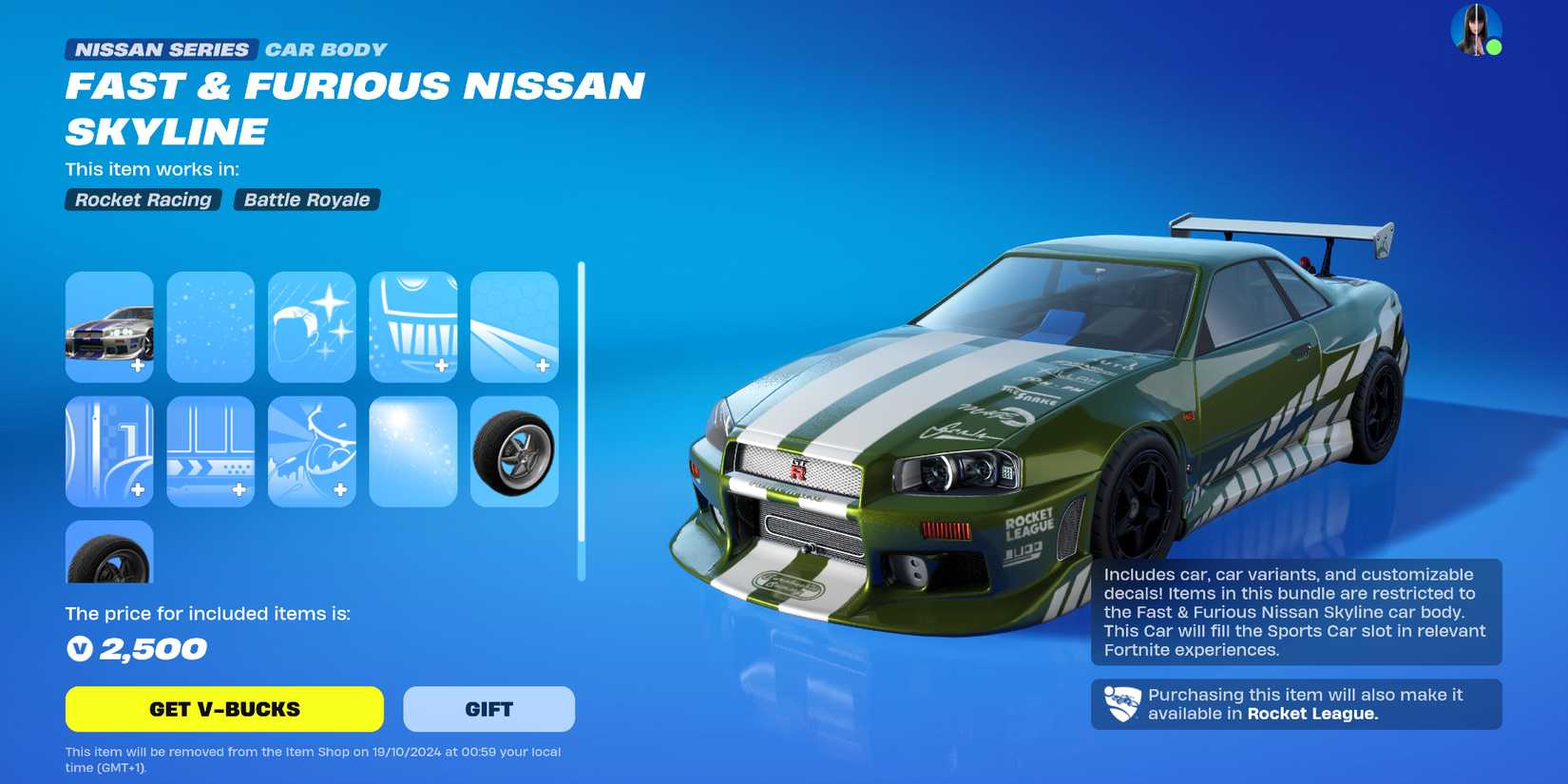
Task: Click the GIFT button
Action: point(489,708)
